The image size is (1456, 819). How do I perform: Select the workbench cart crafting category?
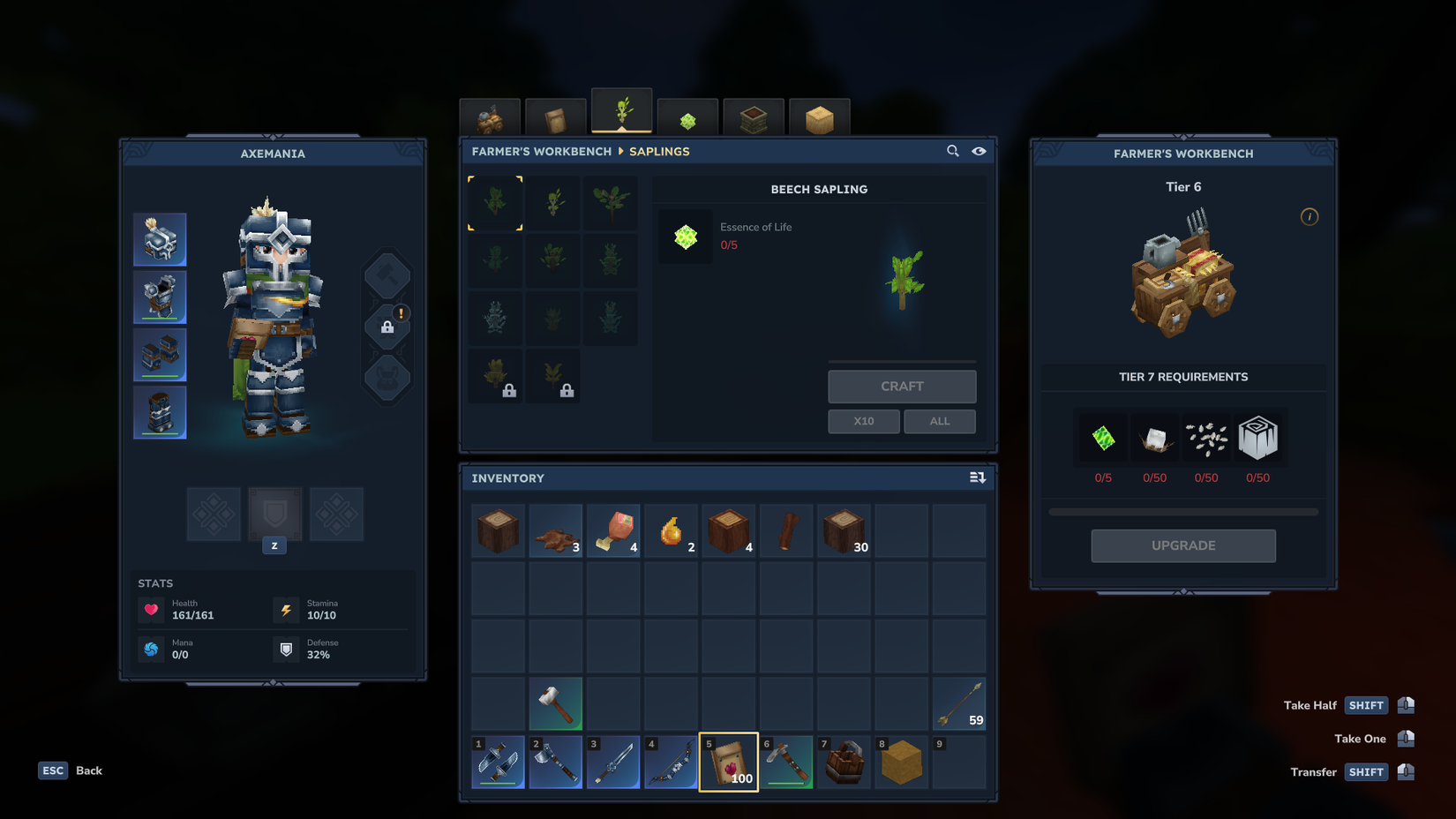(490, 115)
